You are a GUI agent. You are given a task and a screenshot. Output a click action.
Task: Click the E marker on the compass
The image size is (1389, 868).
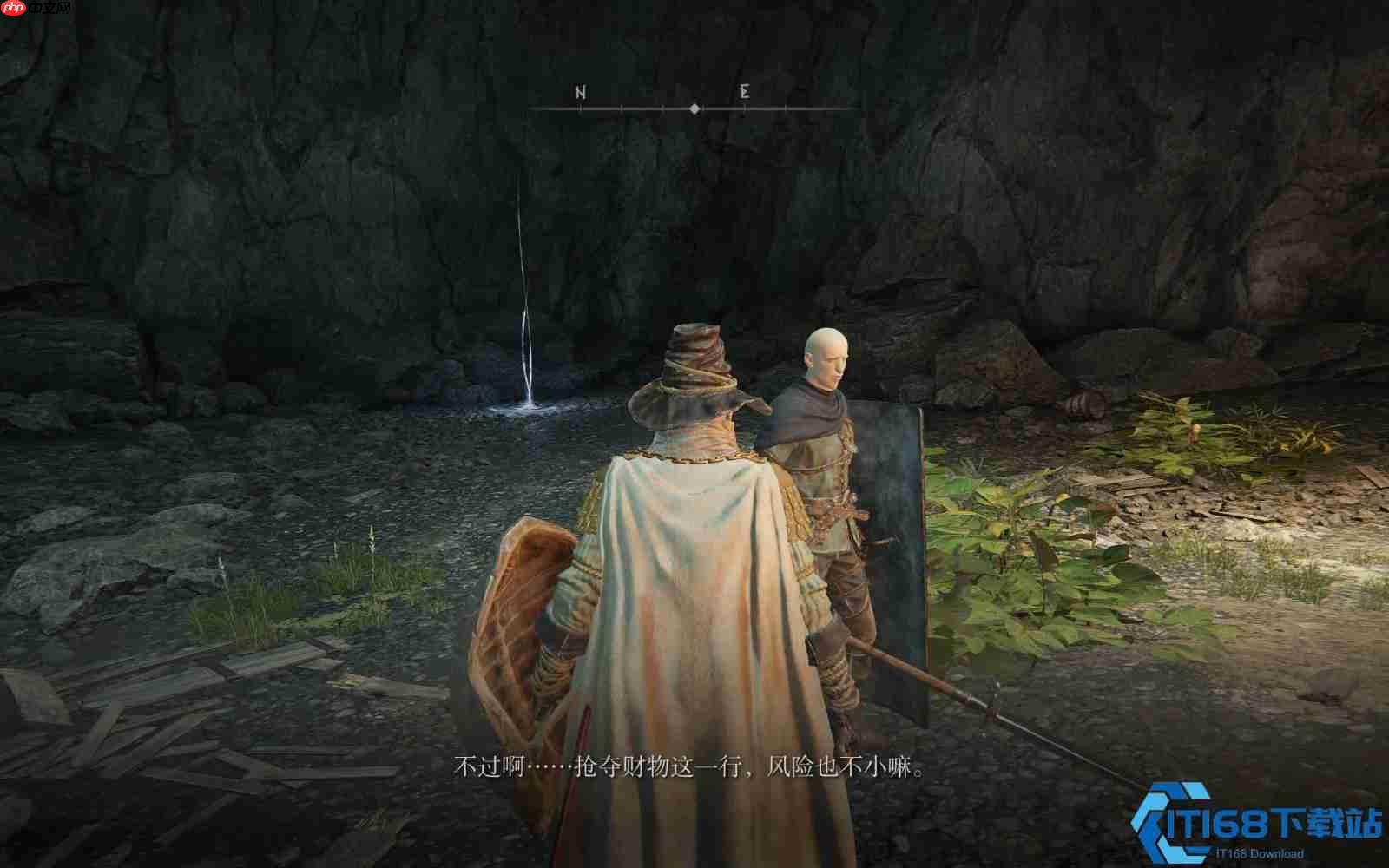point(742,89)
